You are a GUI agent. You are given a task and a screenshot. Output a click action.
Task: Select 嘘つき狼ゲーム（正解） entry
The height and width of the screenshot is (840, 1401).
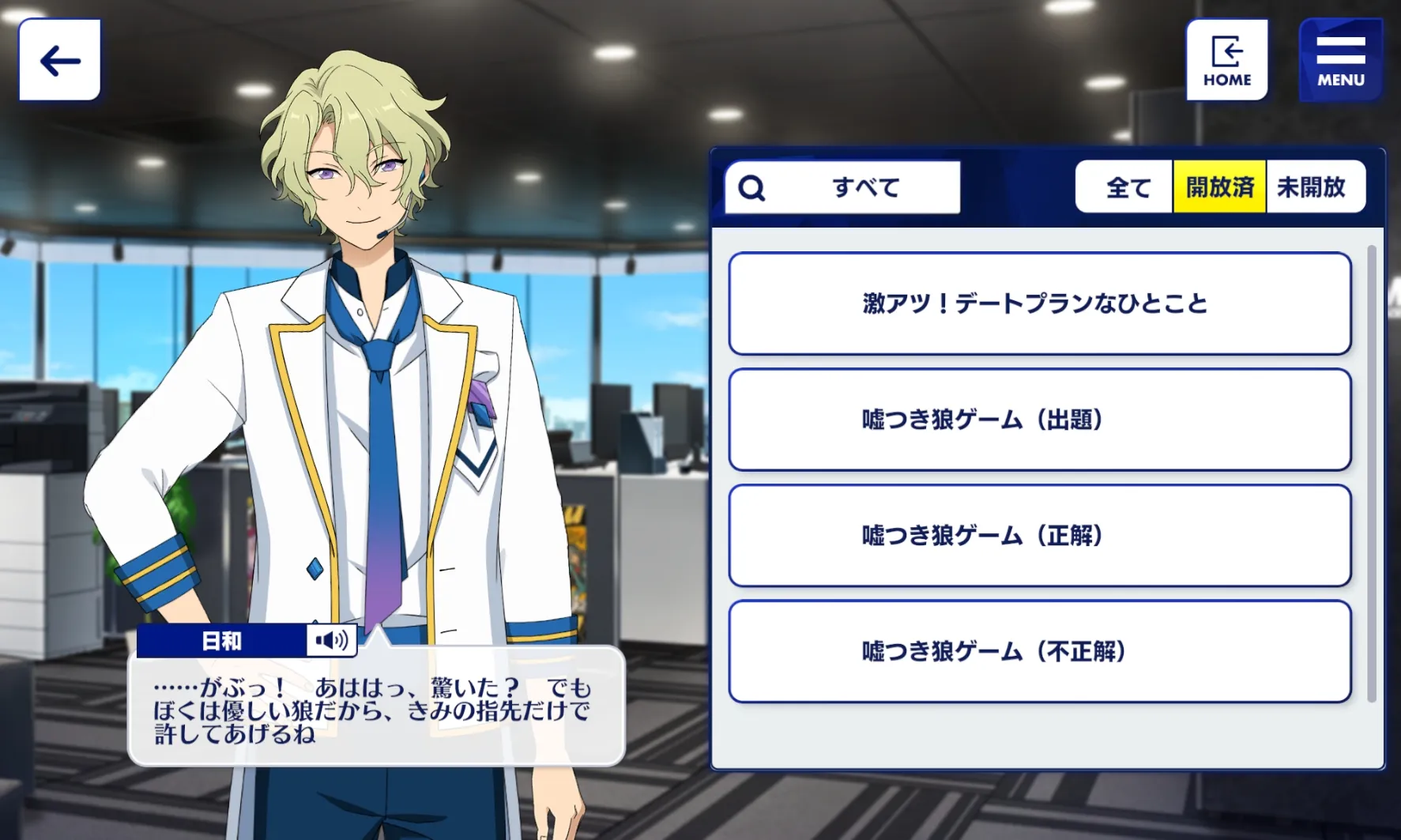pos(1039,536)
